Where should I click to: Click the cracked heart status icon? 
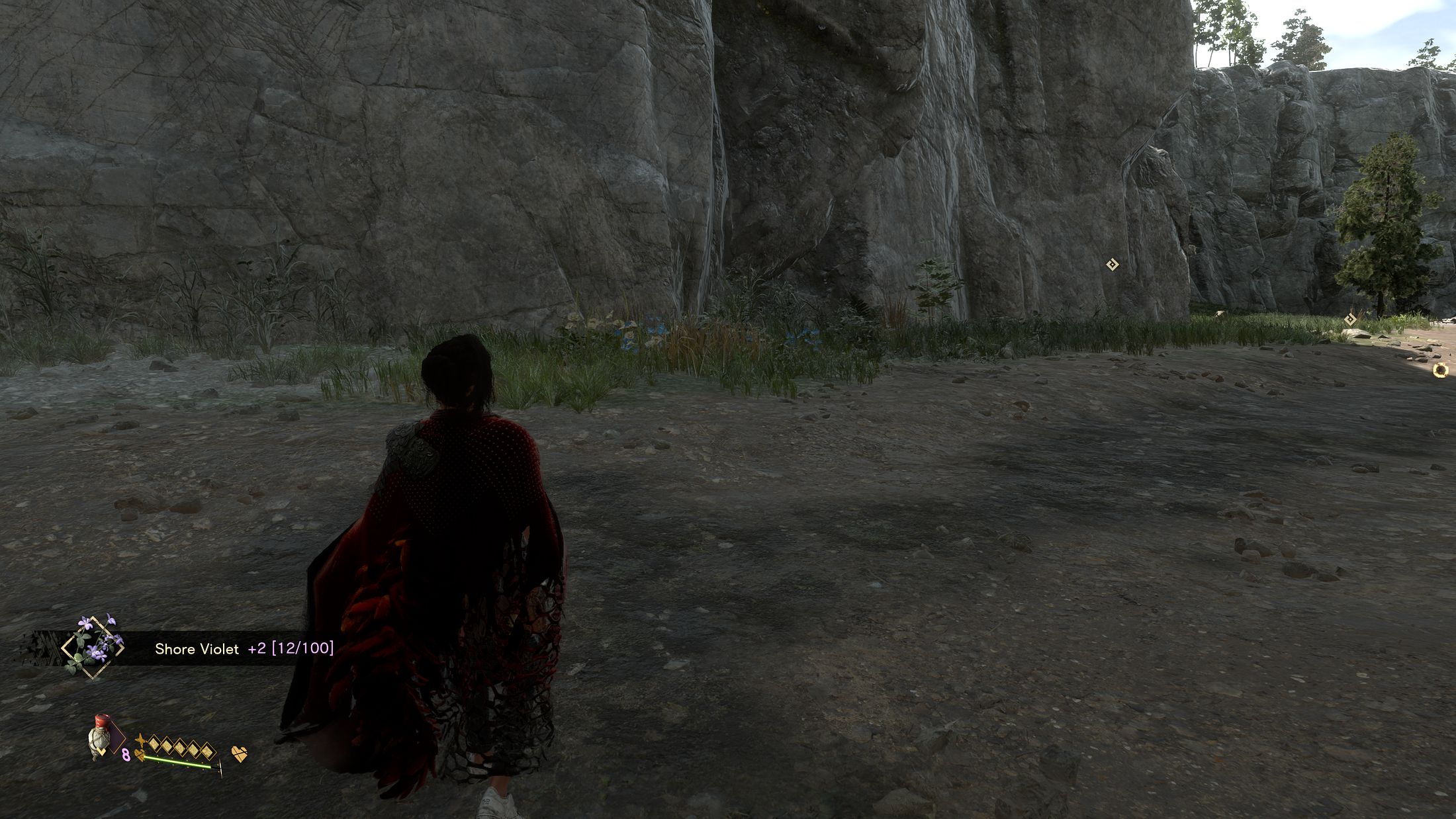(x=240, y=754)
